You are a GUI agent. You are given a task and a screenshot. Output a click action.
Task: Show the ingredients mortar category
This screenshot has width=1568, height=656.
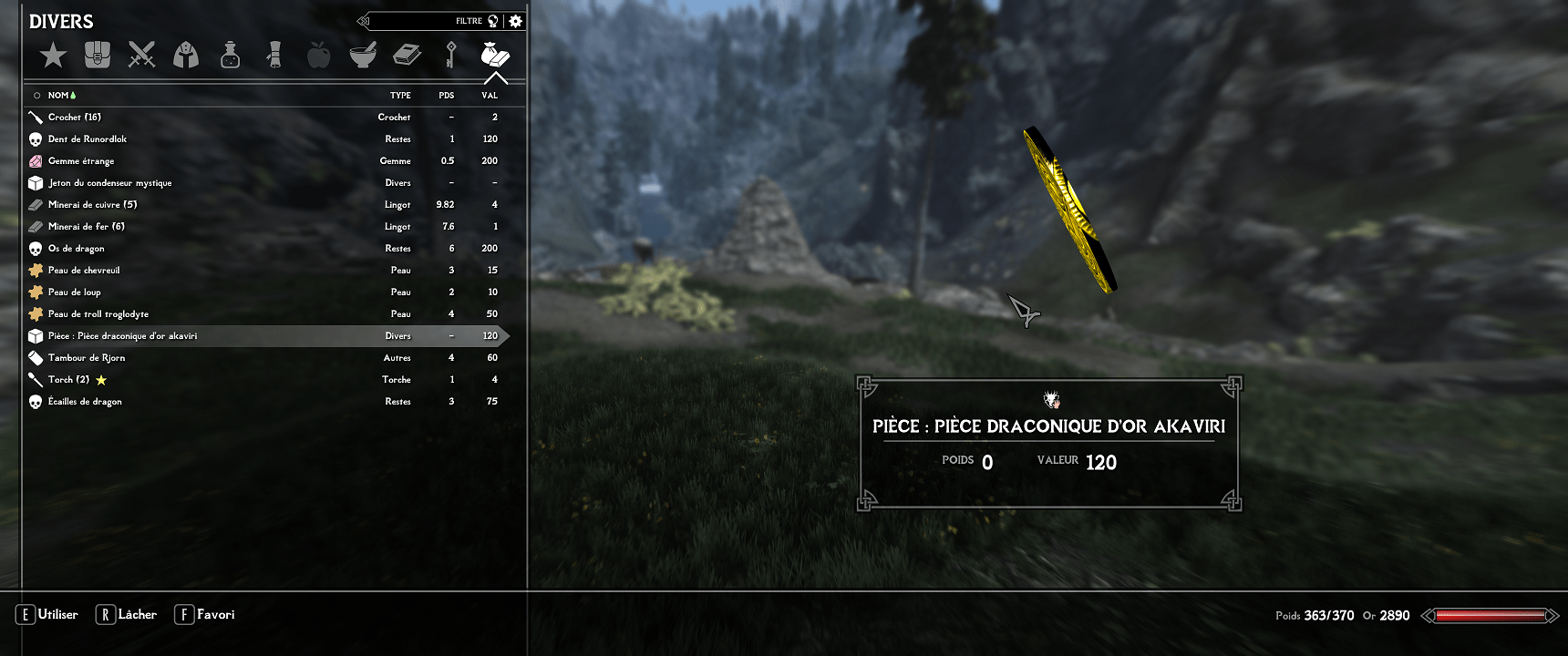click(363, 56)
